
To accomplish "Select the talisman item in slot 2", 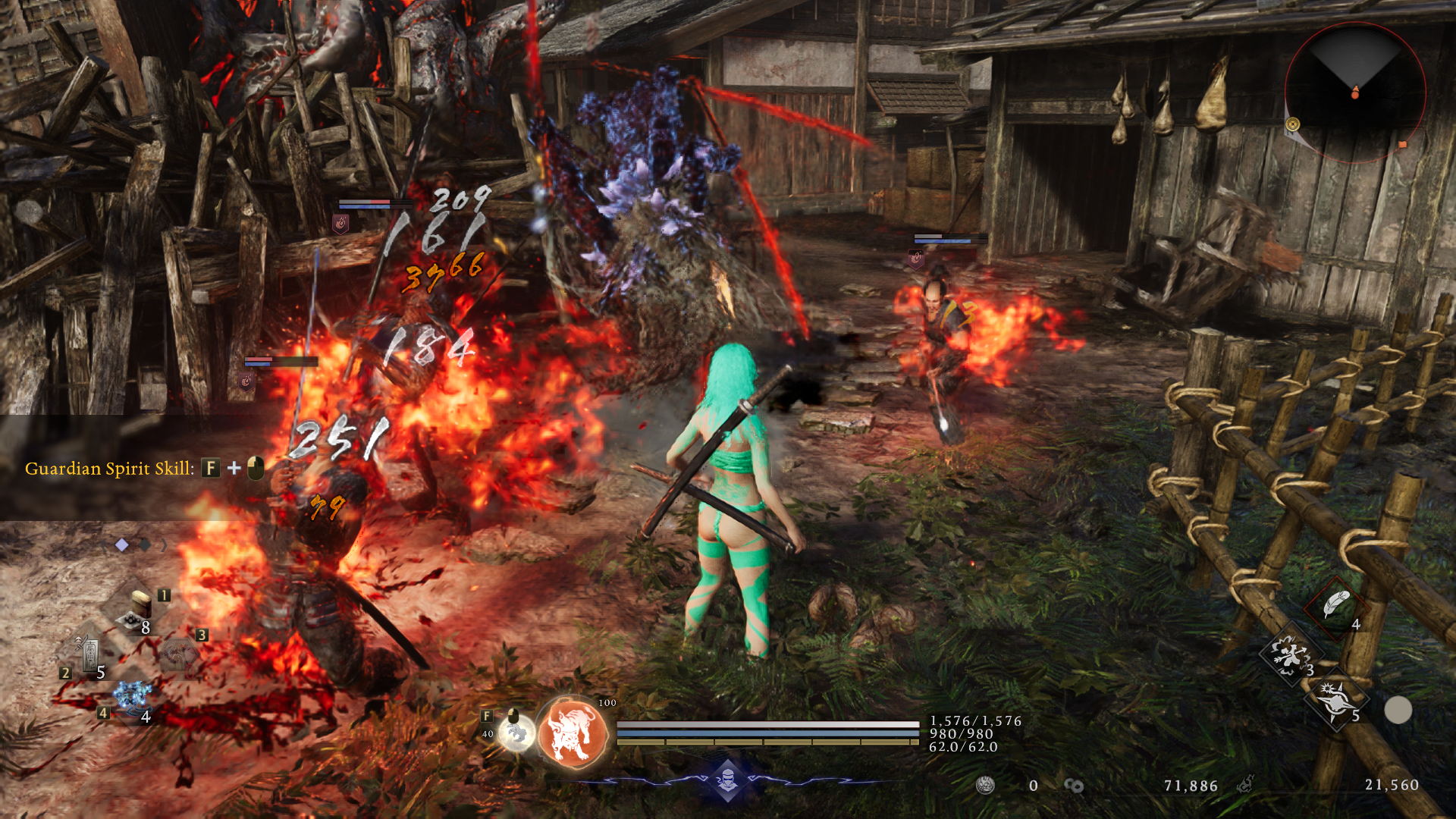I will (90, 654).
